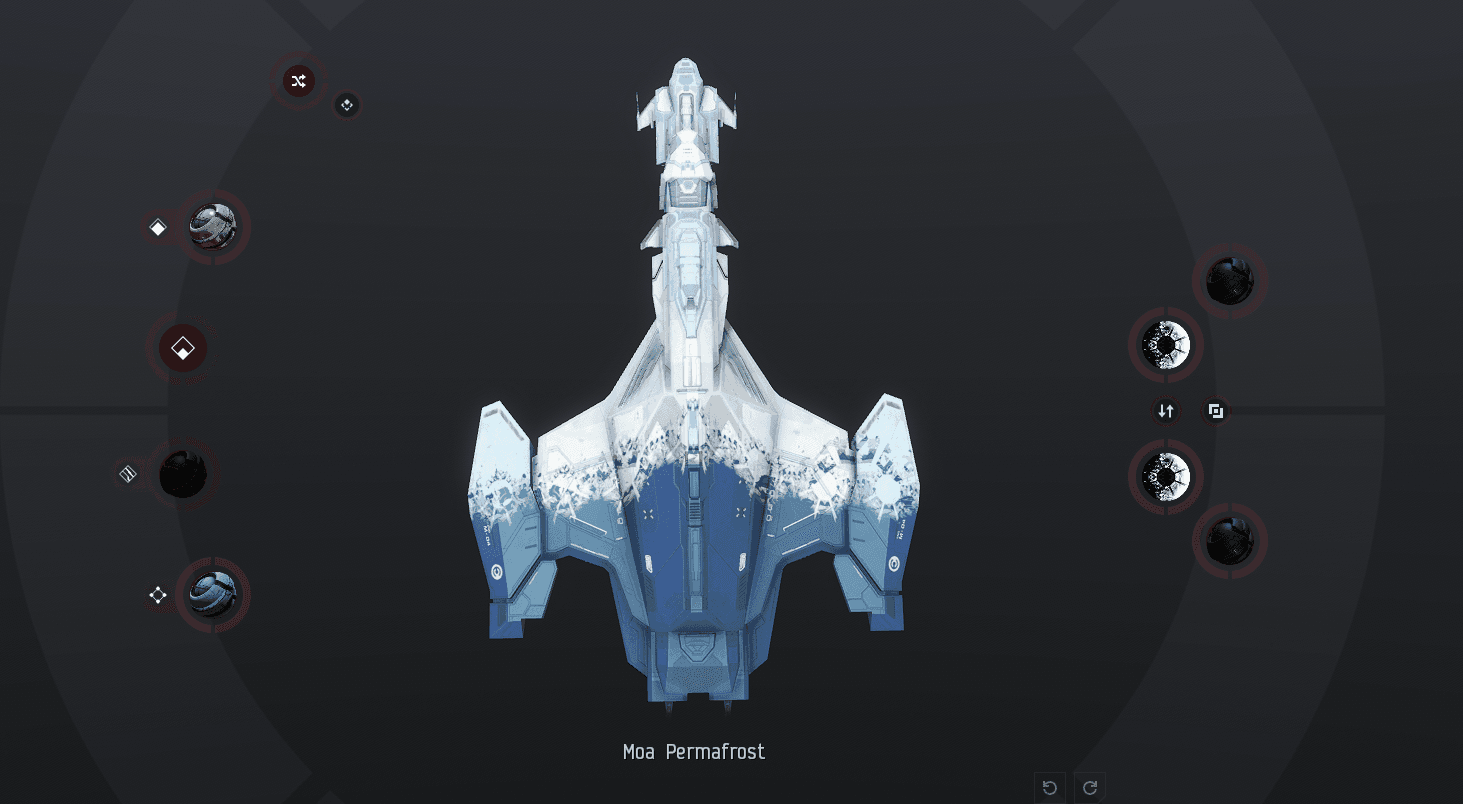This screenshot has height=804, width=1463.
Task: Choose the glossy blue material sphere
Action: coord(212,595)
